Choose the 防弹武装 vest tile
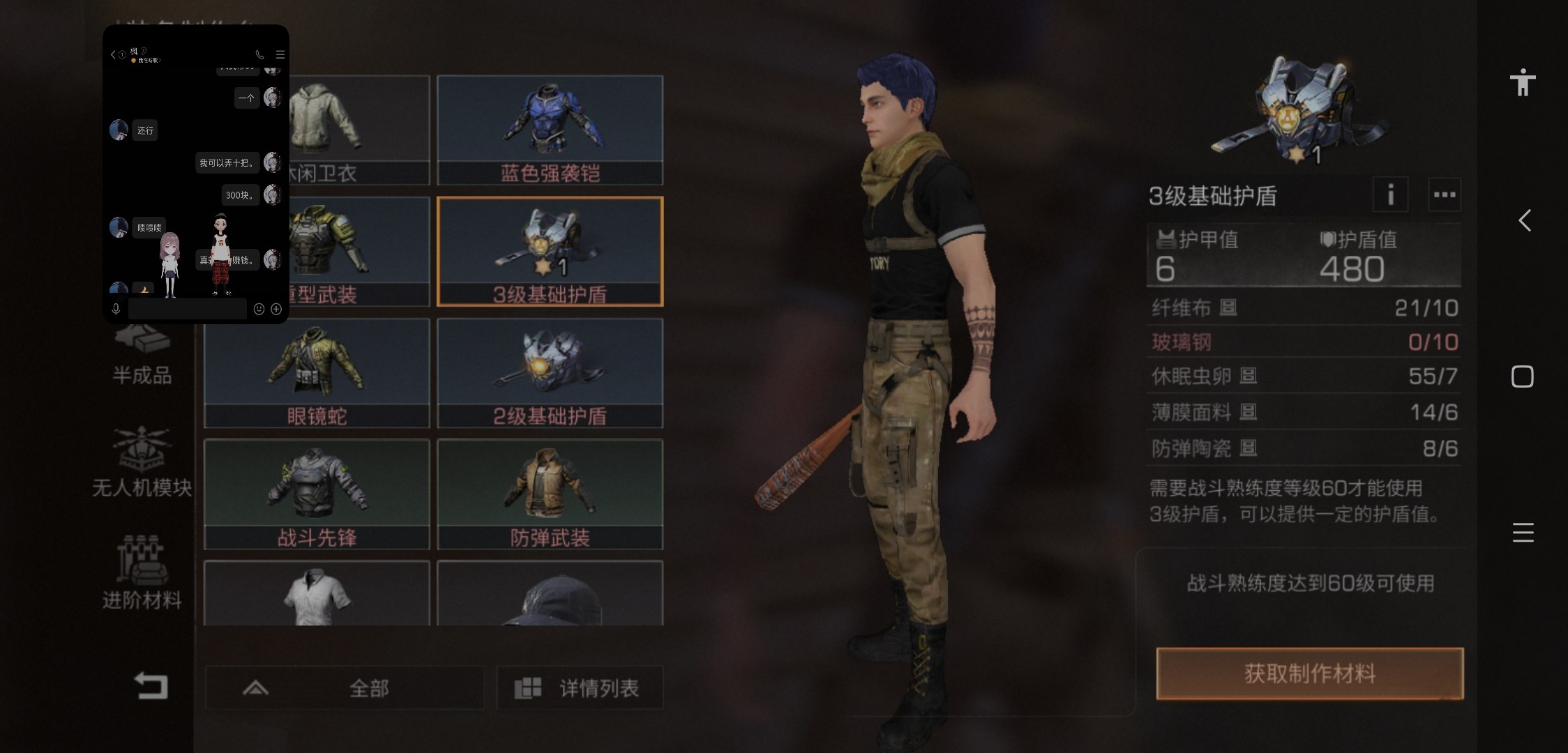 pyautogui.click(x=550, y=494)
